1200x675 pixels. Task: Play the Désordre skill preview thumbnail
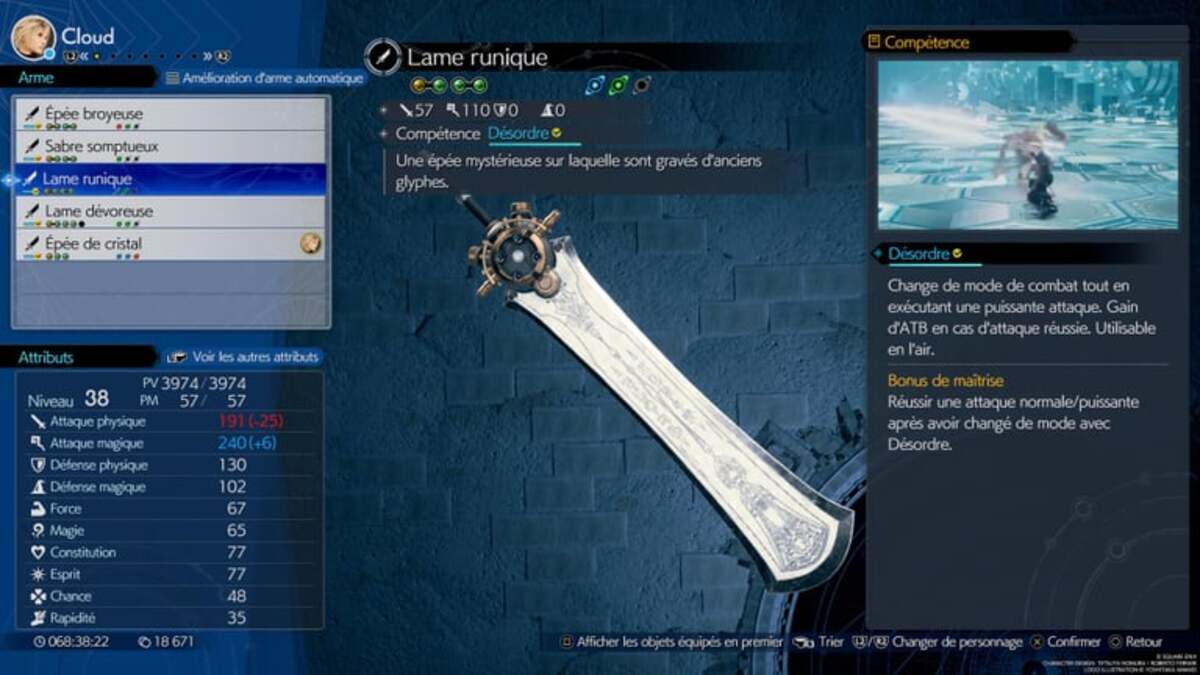1013,145
